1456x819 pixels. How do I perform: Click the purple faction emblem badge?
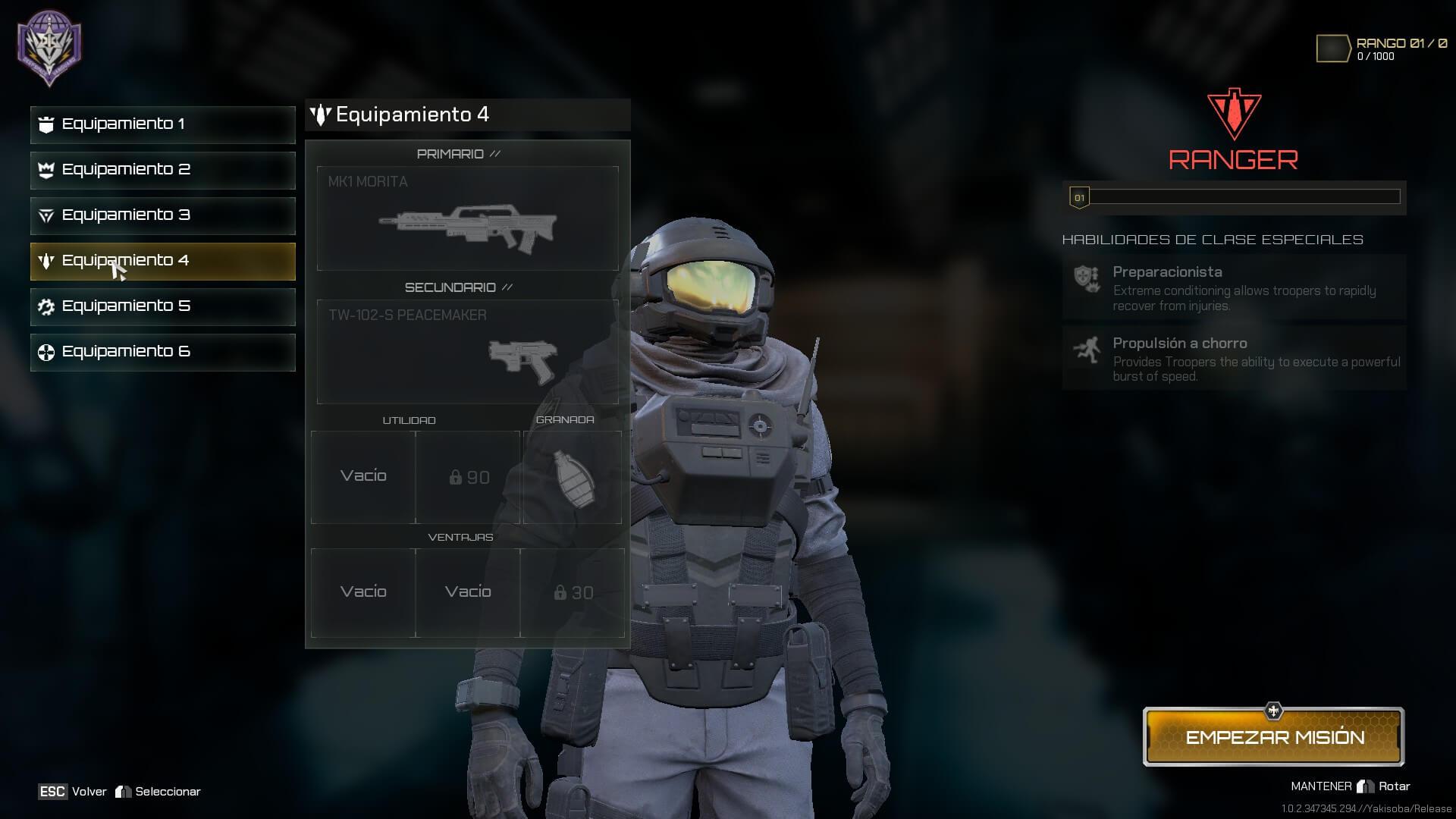[50, 47]
